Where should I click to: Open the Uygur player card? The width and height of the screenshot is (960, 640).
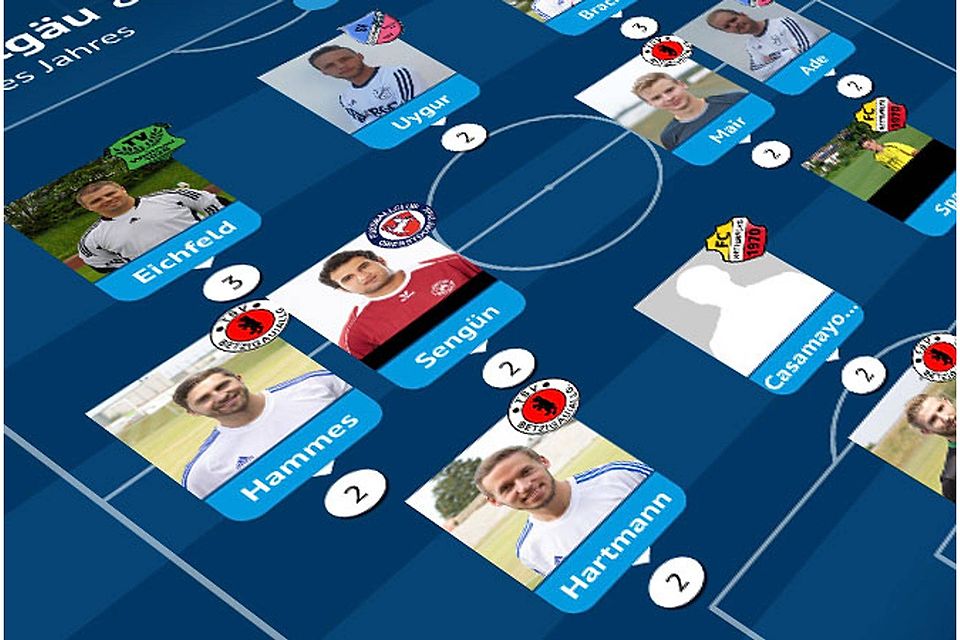click(368, 90)
